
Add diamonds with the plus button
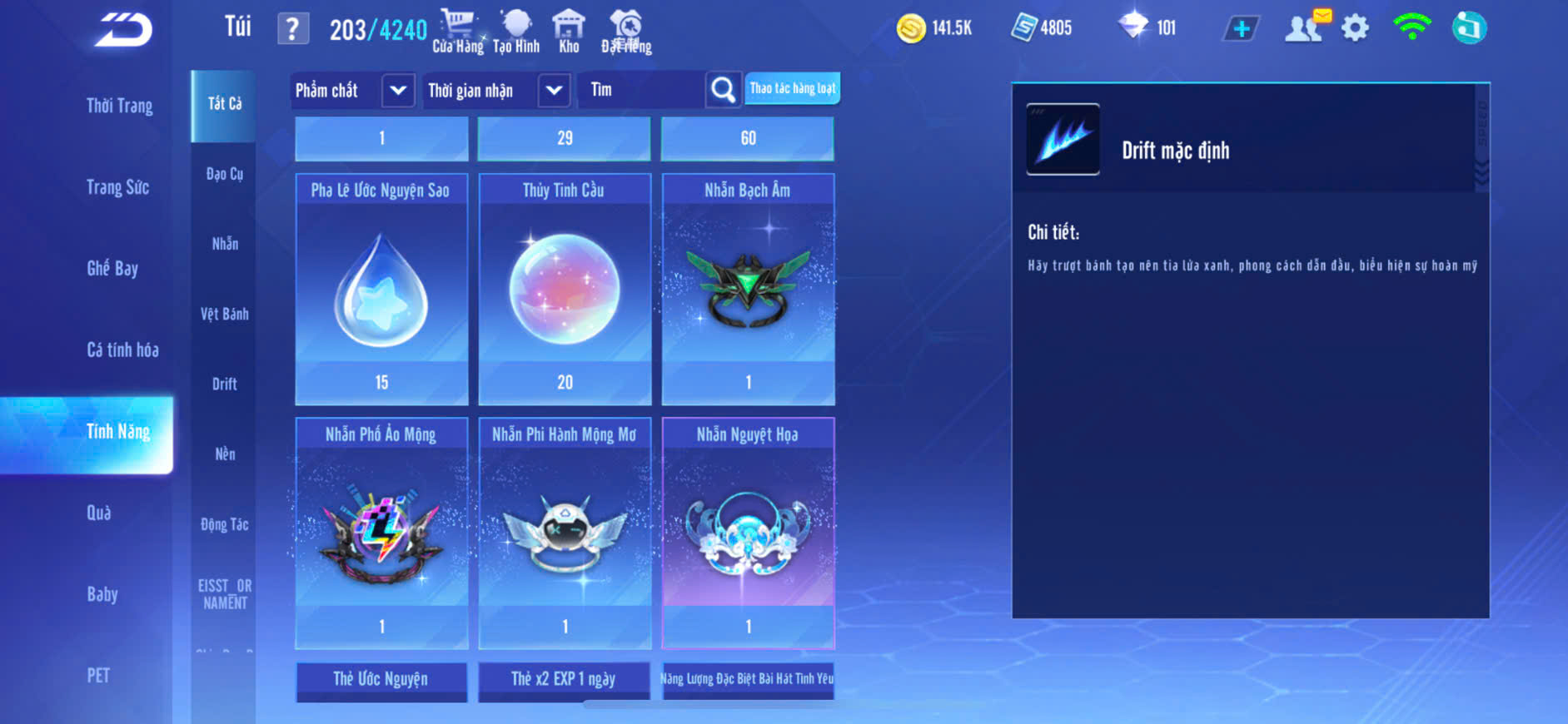coord(1241,29)
